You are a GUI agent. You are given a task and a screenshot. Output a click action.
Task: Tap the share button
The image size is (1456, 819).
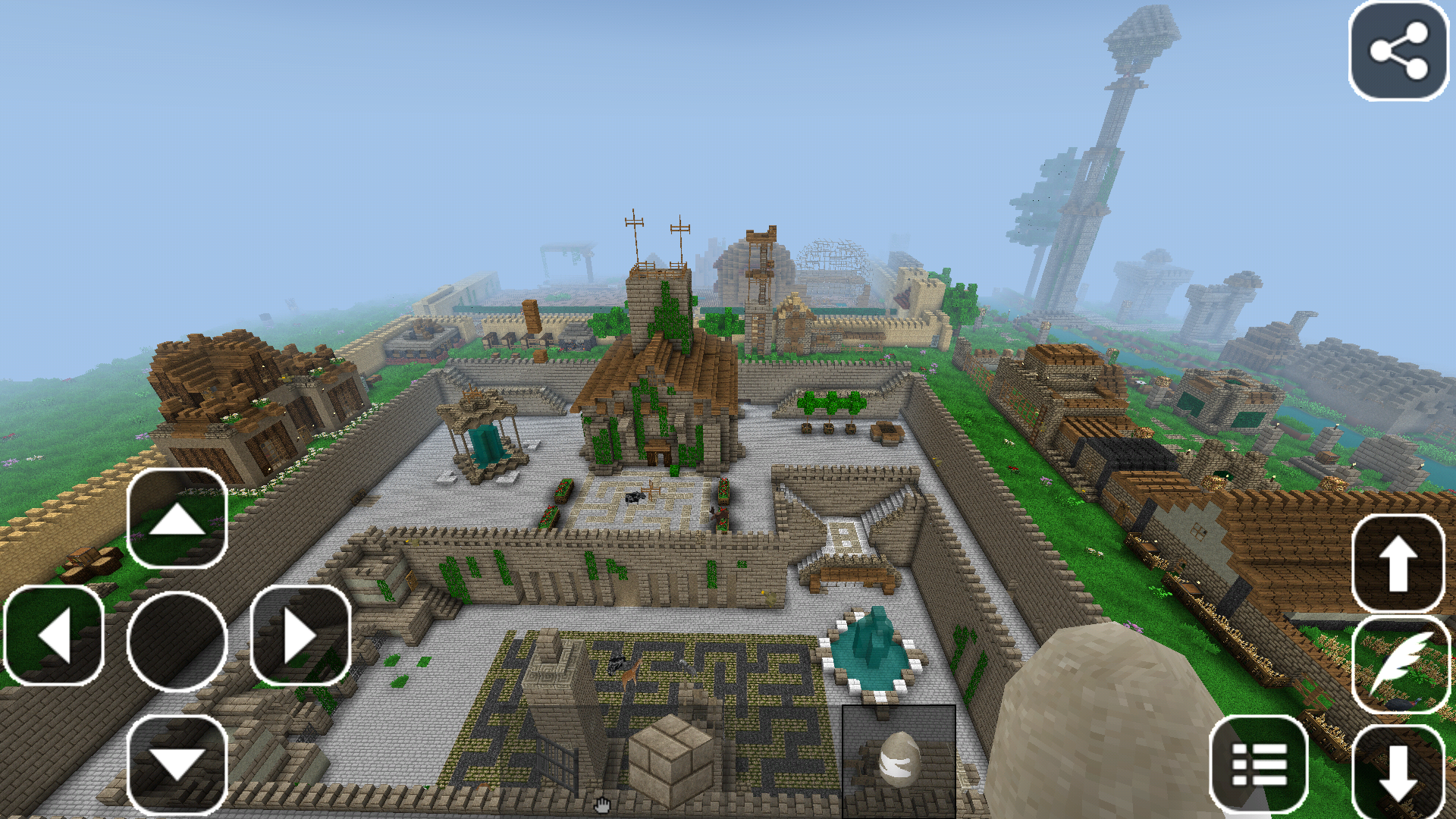(1398, 51)
